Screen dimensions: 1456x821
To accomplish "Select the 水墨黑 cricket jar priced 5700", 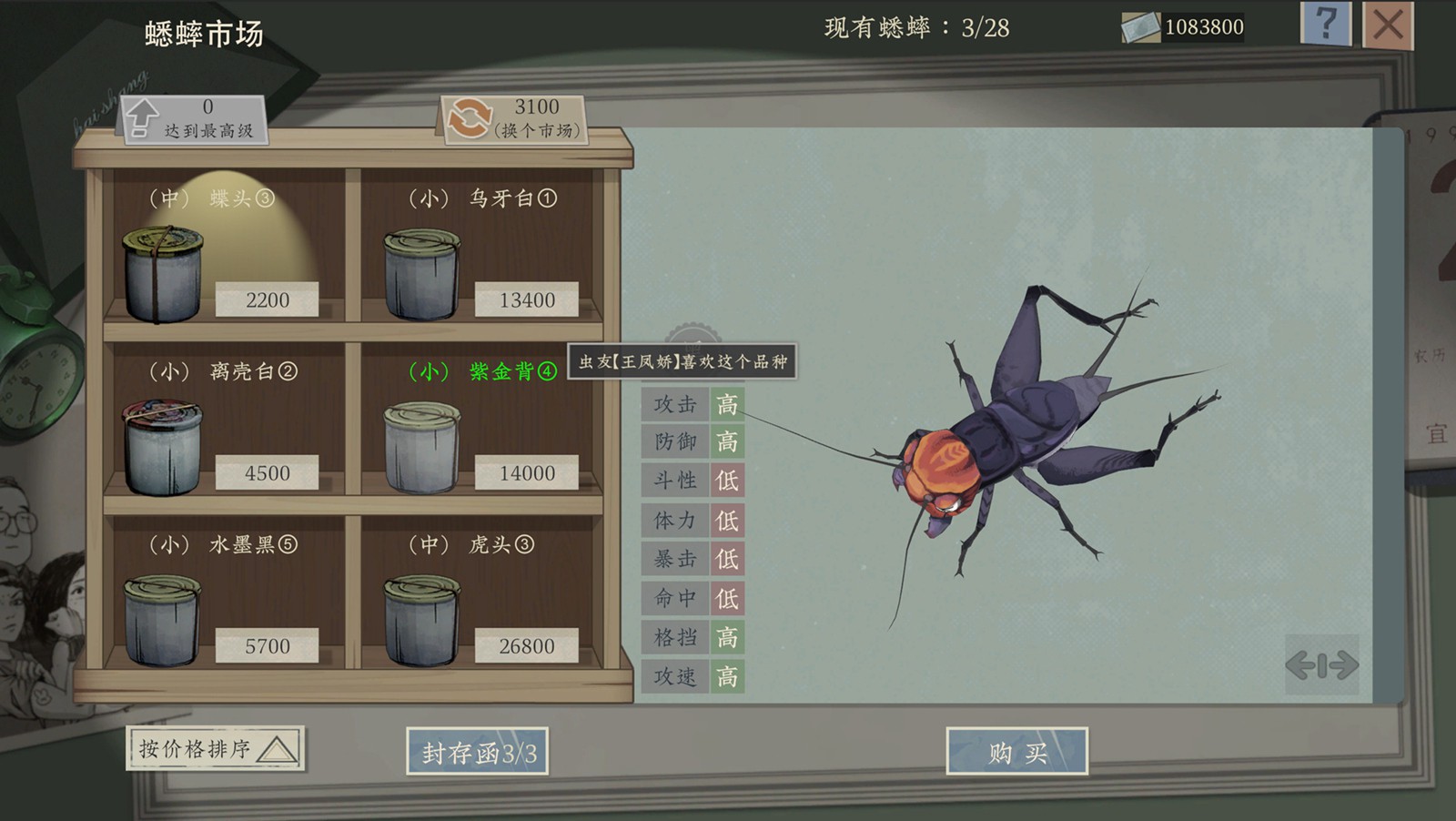I will tap(163, 620).
